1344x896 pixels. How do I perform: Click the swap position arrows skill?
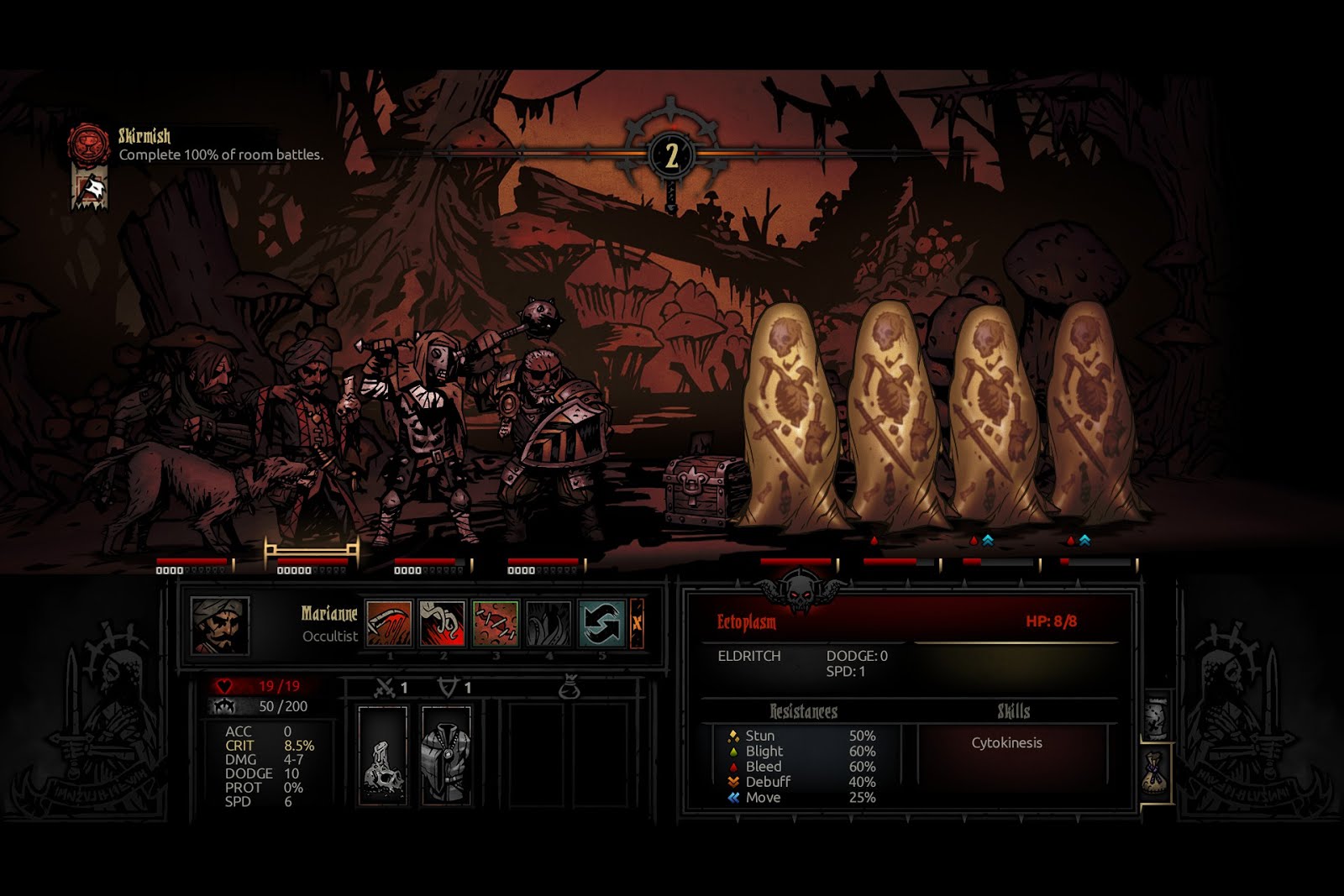(x=601, y=623)
